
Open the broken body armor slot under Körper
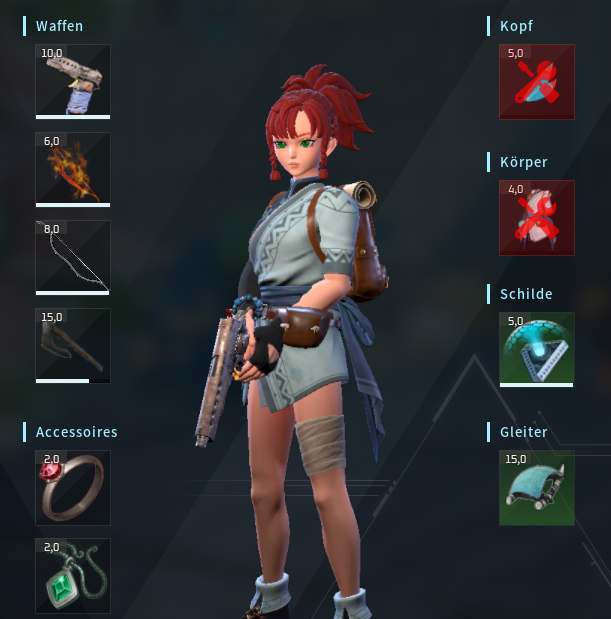[537, 218]
